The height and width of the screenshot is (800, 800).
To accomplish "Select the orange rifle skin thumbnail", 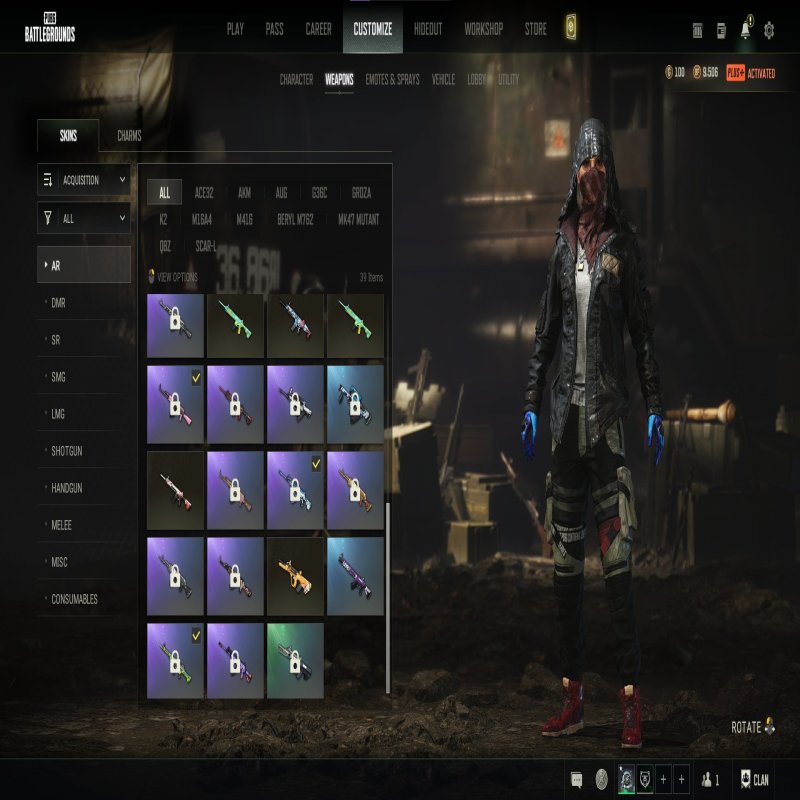I will (295, 575).
